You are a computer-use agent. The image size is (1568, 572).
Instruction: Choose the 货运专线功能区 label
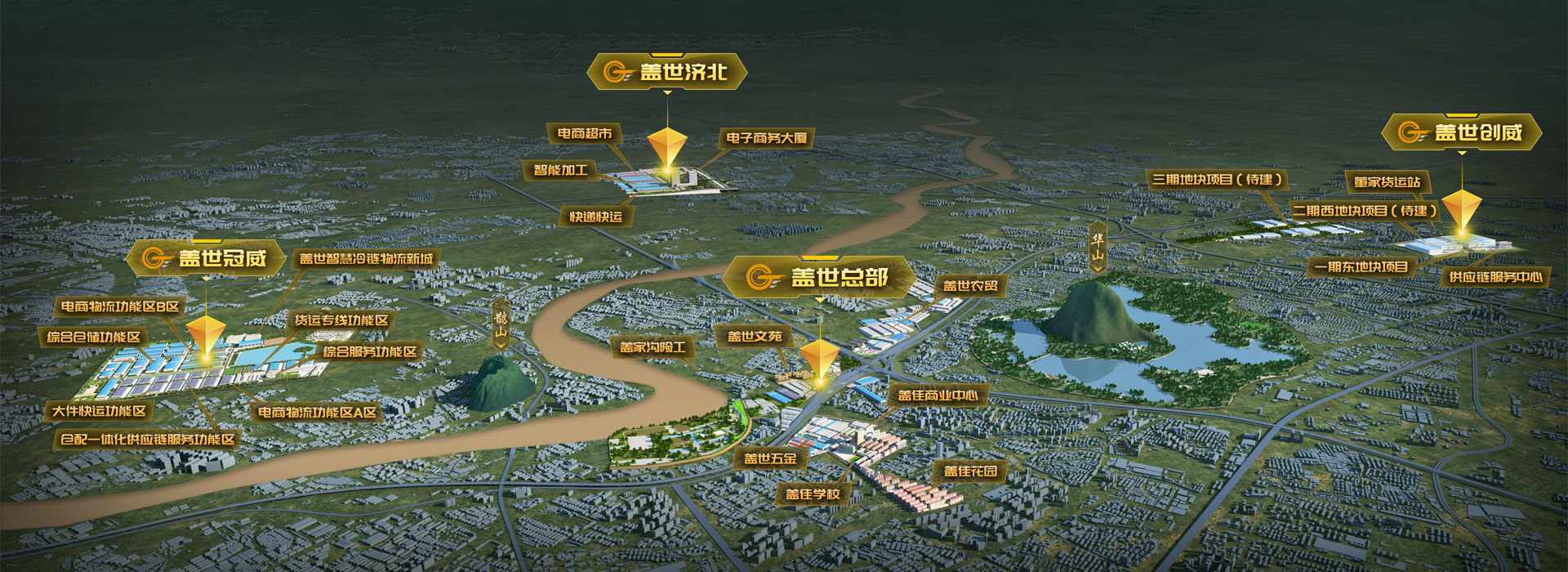click(x=341, y=320)
